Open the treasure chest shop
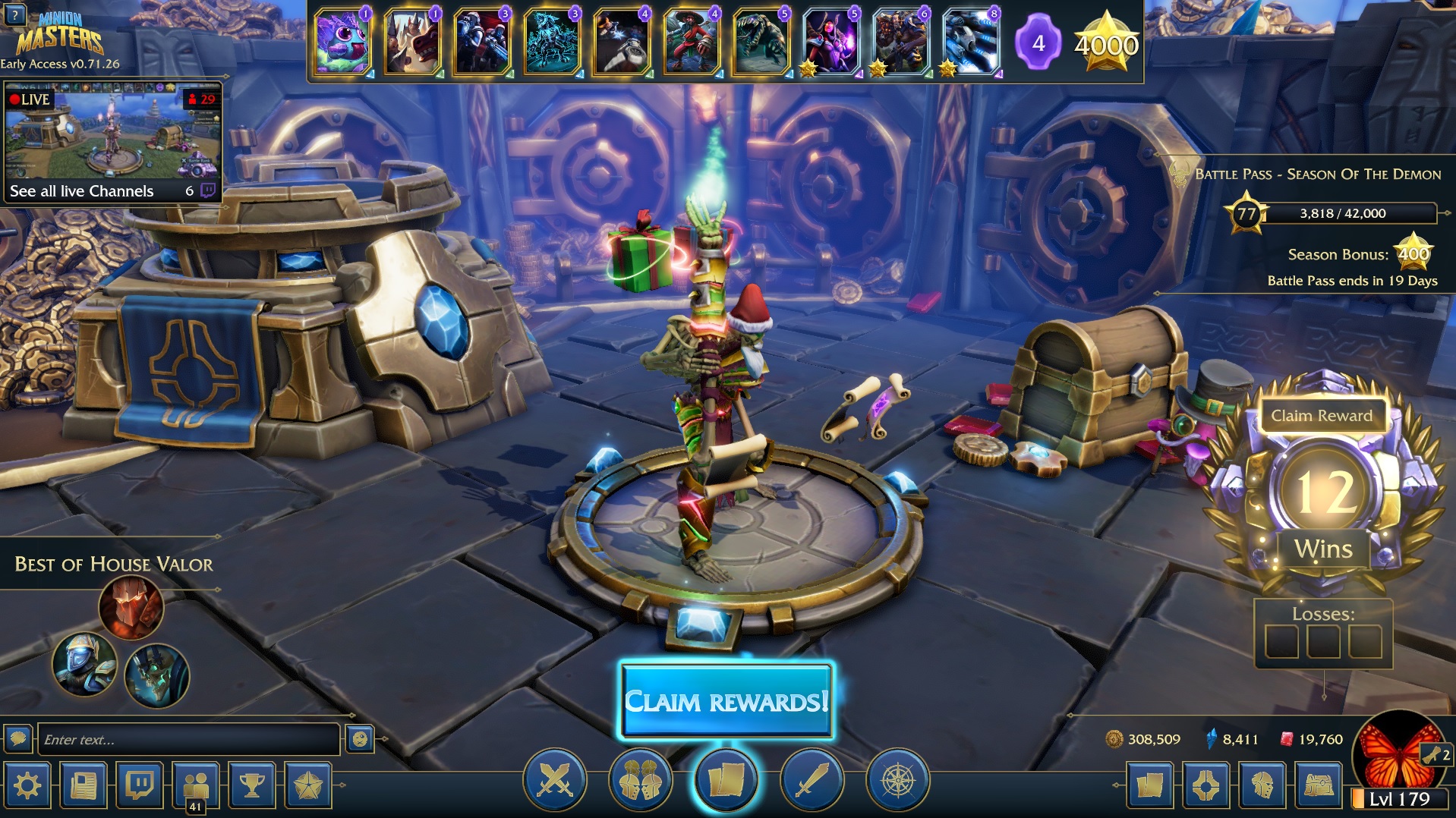This screenshot has height=818, width=1456. click(x=1319, y=785)
